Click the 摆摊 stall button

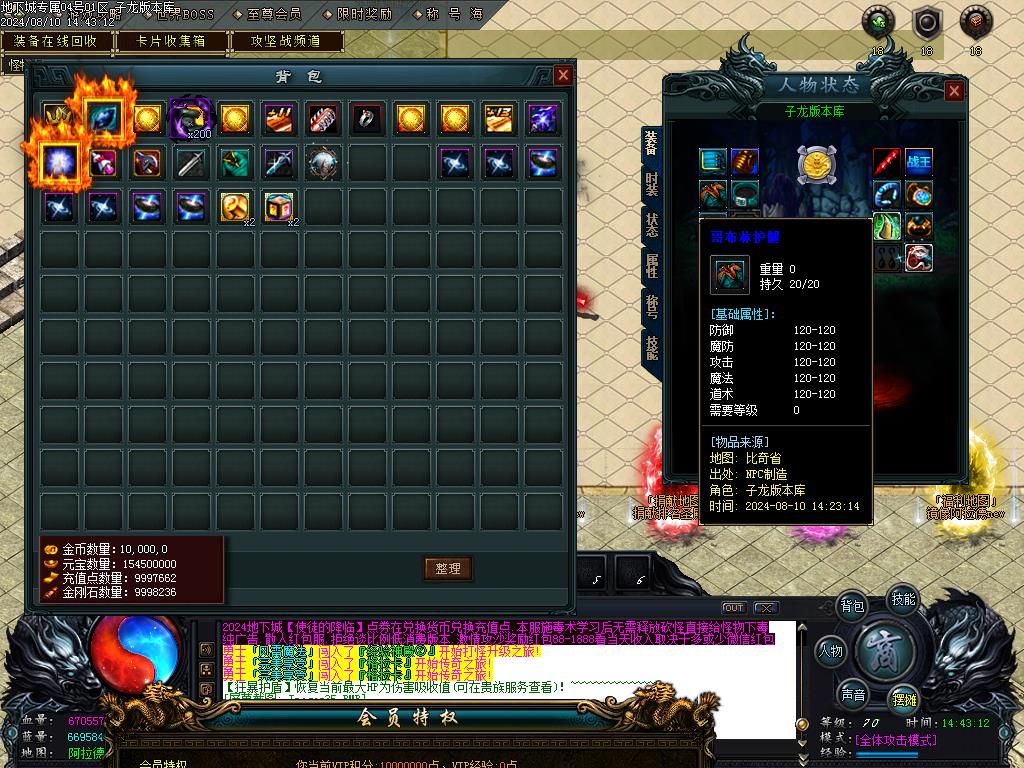[903, 699]
